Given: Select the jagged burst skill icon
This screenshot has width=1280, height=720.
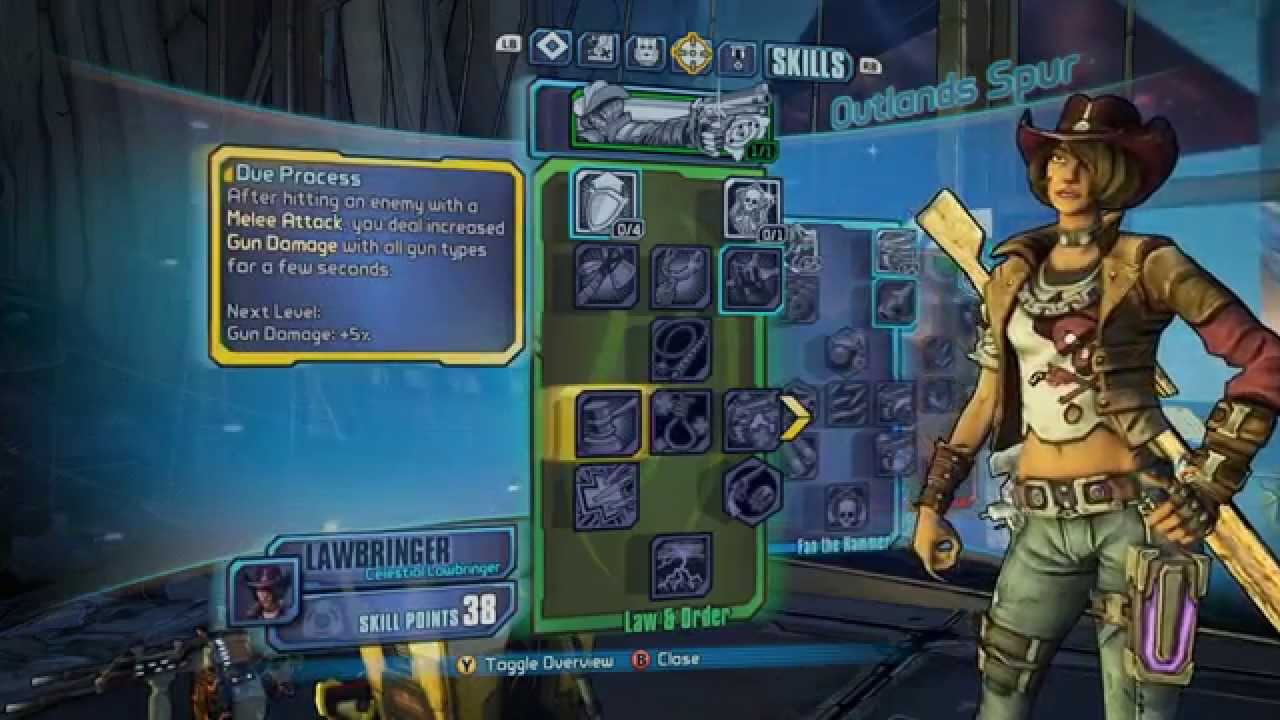Looking at the screenshot, I should 607,494.
